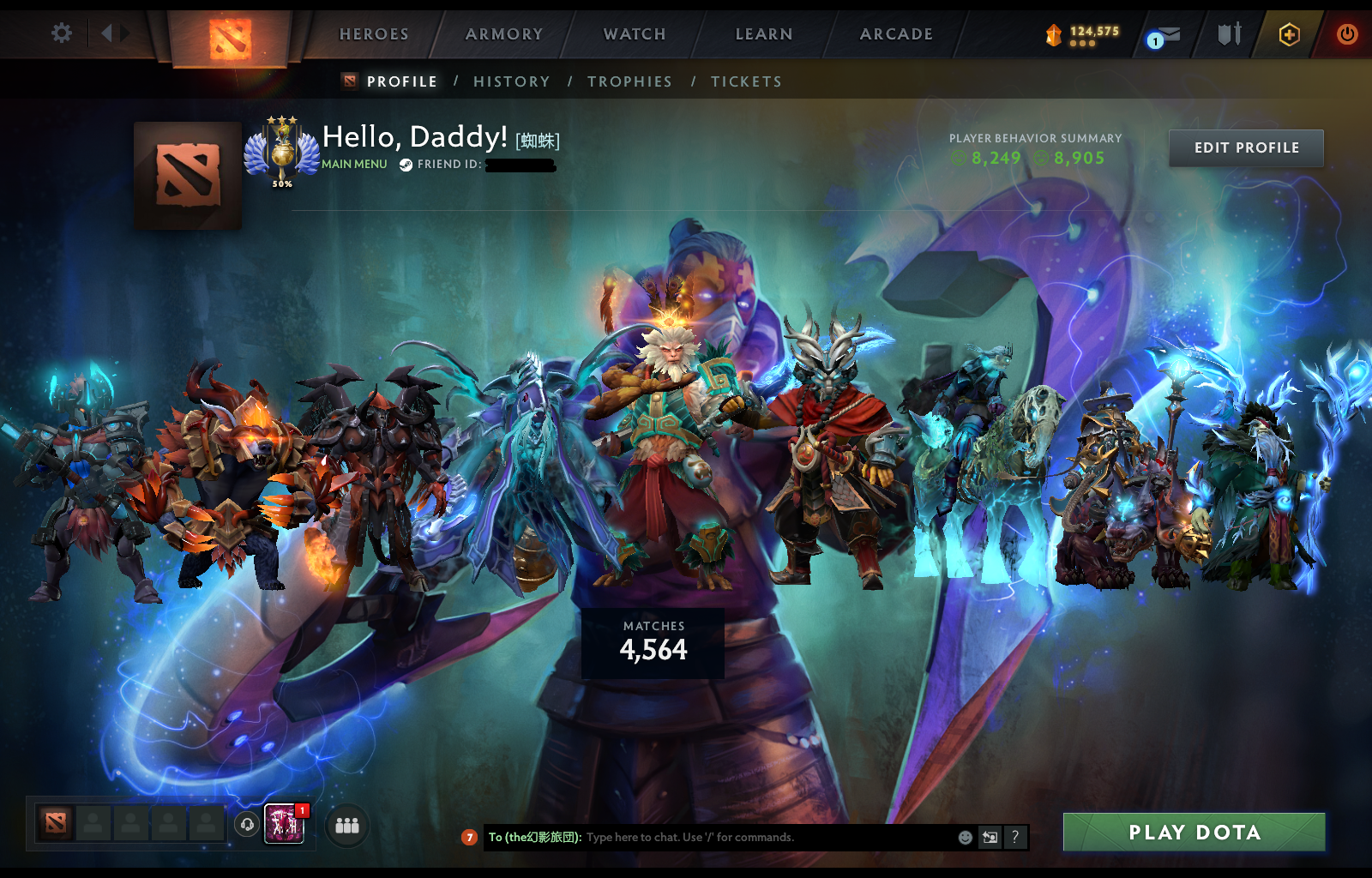Image resolution: width=1372 pixels, height=878 pixels.
Task: Open the ARCADE menu item
Action: tap(896, 34)
